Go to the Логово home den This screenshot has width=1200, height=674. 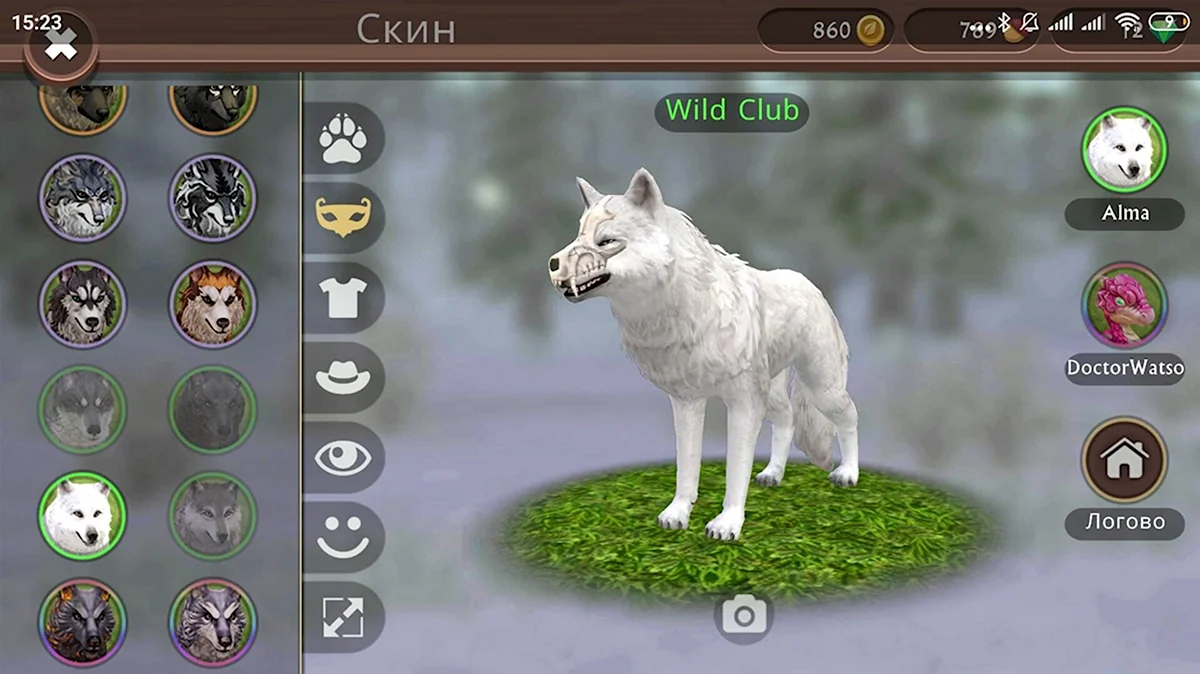coord(1124,460)
